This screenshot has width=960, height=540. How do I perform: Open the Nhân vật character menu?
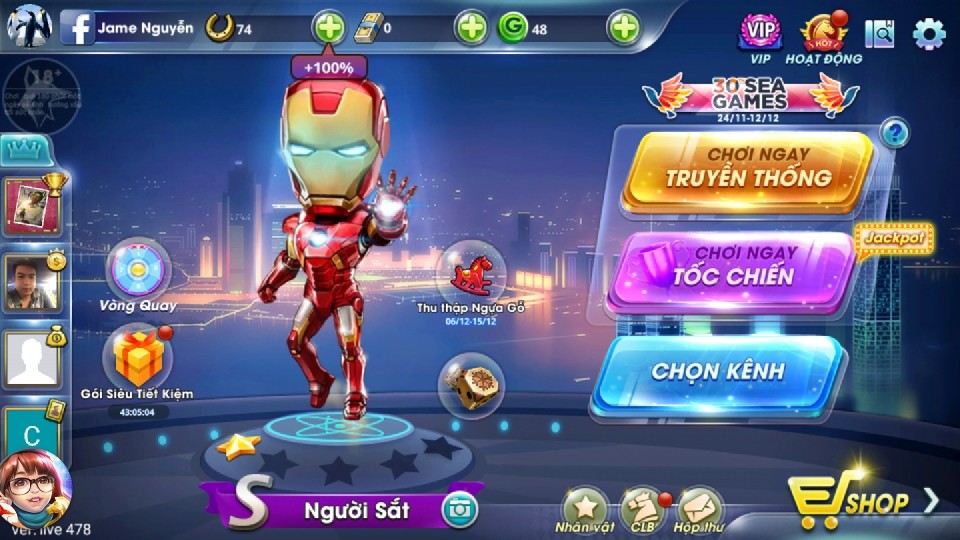click(584, 507)
